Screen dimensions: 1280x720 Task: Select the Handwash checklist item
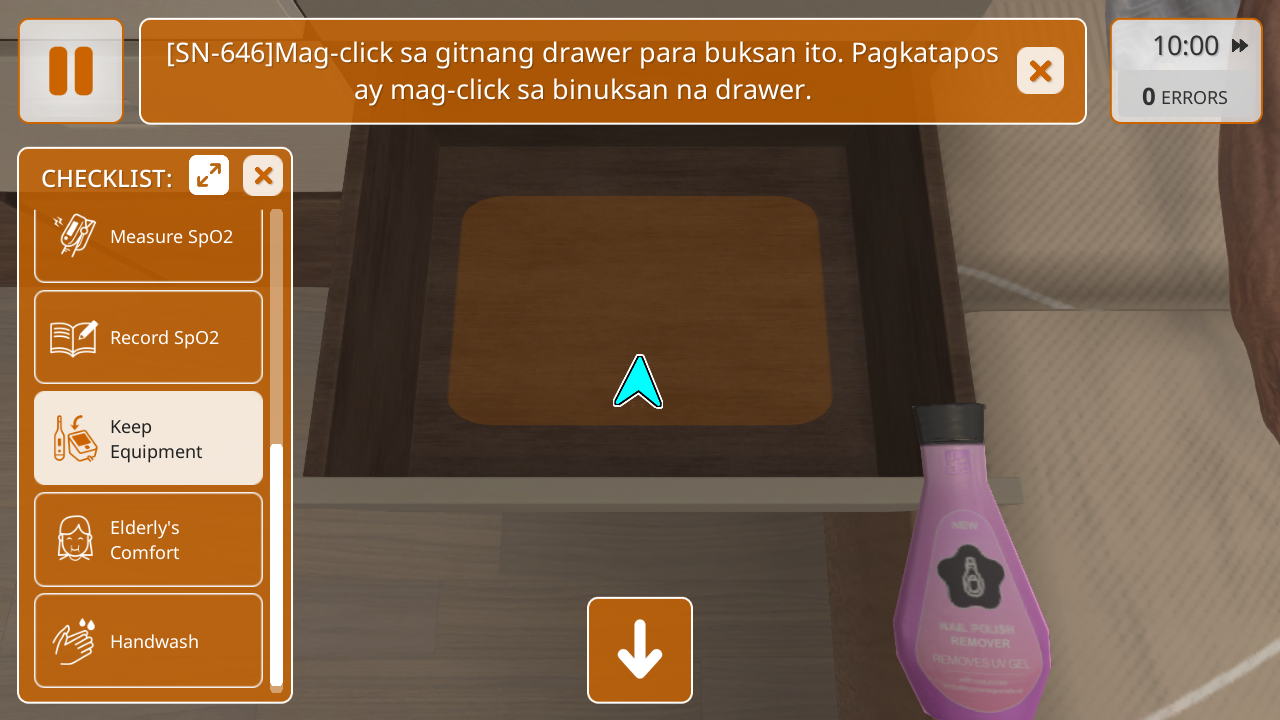coord(148,641)
